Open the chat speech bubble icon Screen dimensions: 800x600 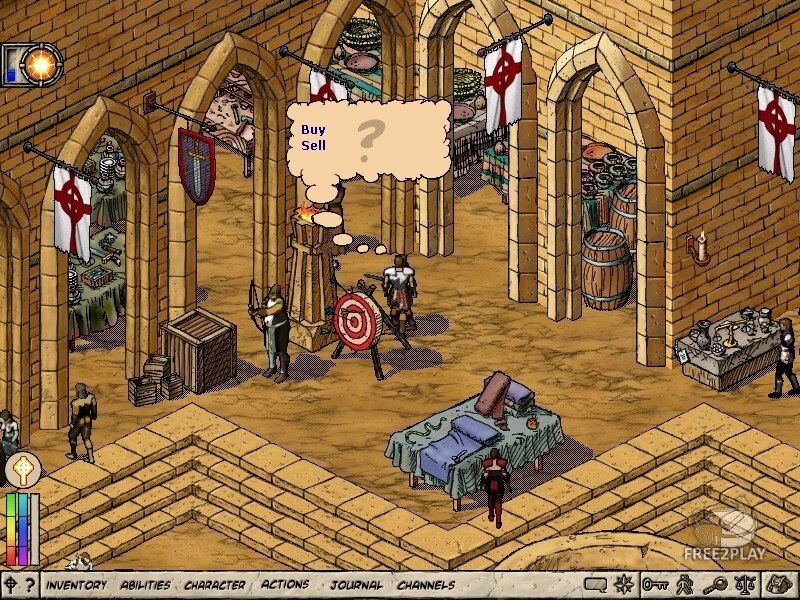pyautogui.click(x=596, y=585)
